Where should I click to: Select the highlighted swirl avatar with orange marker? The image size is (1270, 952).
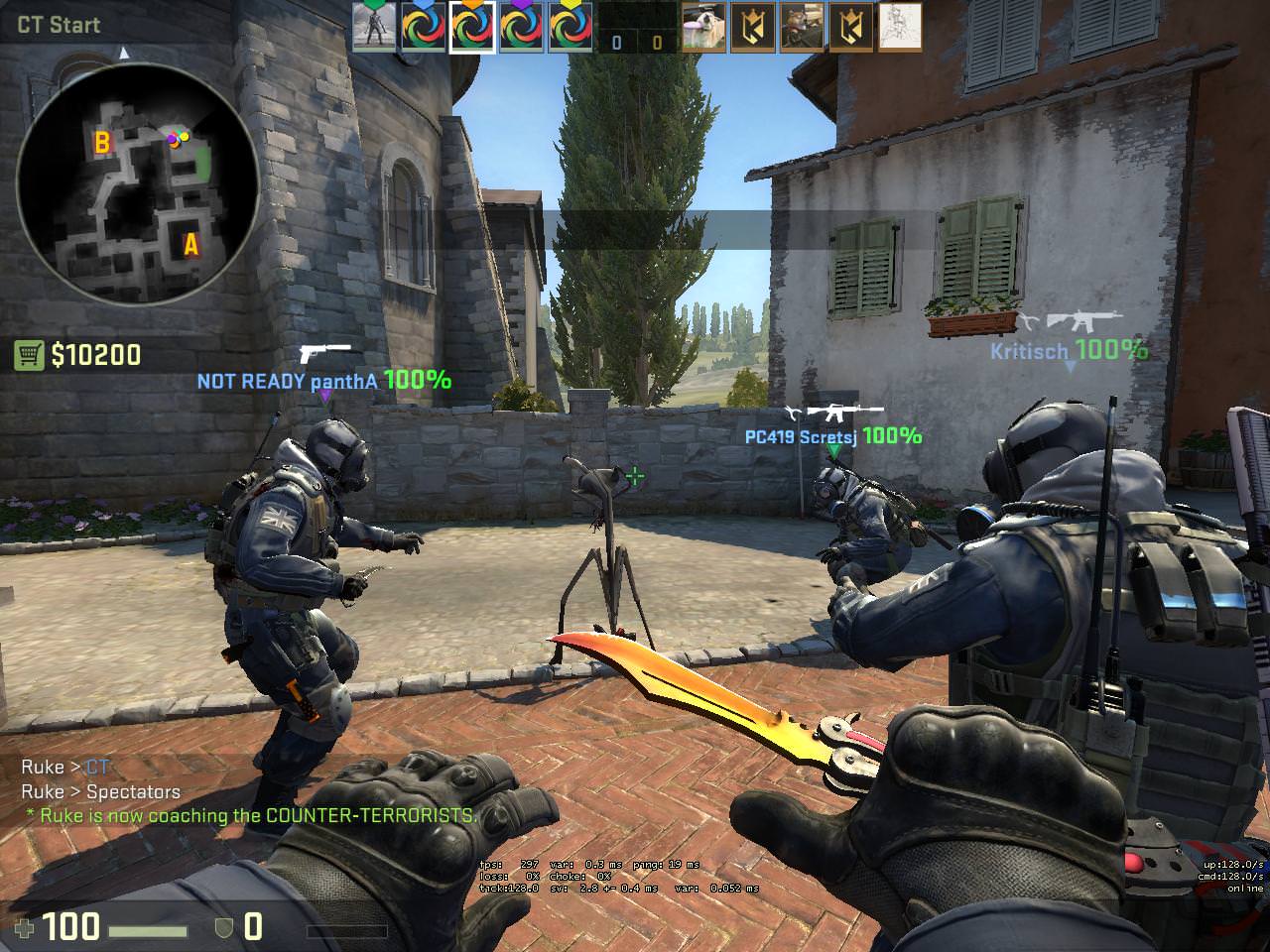pyautogui.click(x=472, y=27)
